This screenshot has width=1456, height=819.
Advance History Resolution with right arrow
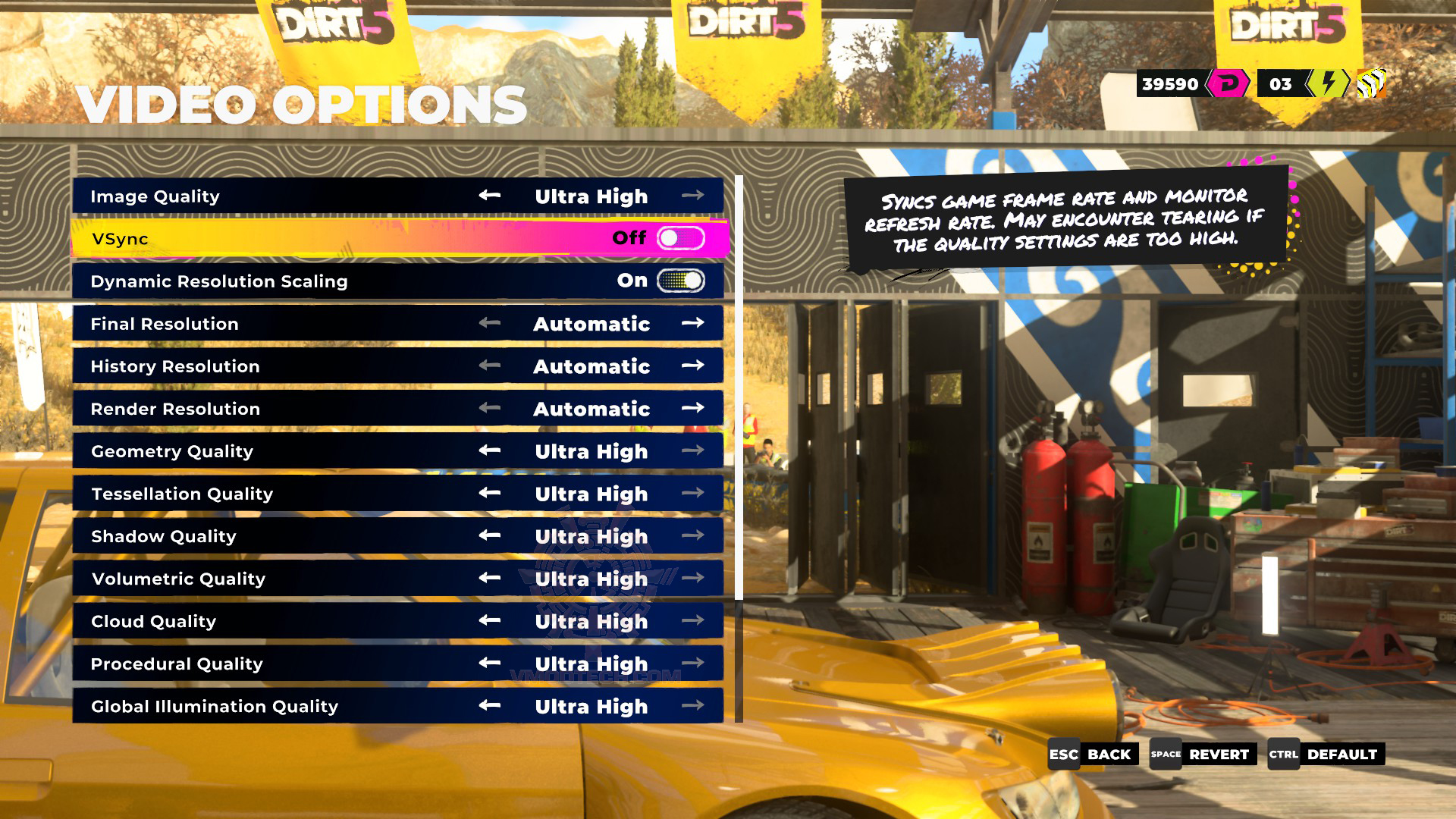pyautogui.click(x=692, y=366)
